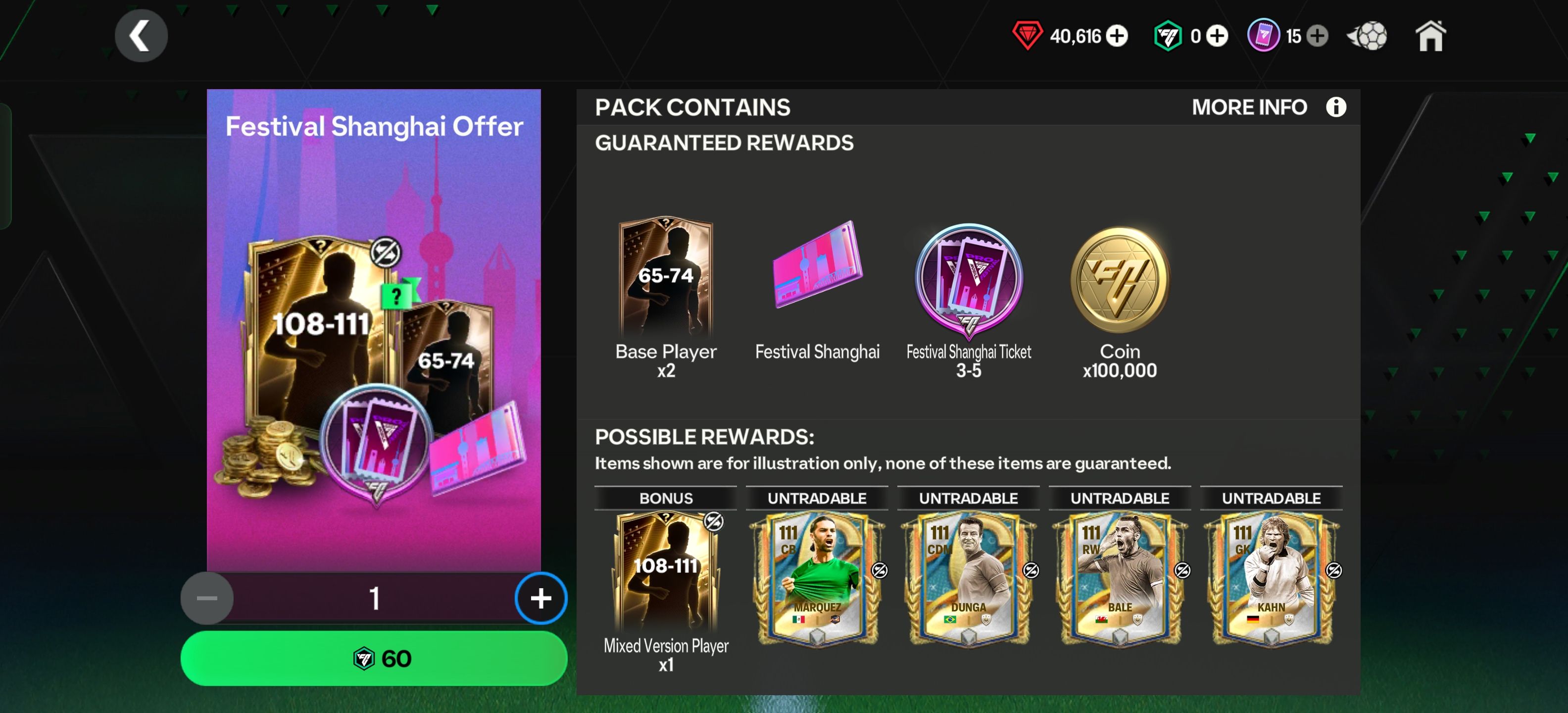Open the football match icon in the top bar
This screenshot has width=1568, height=713.
coord(1367,36)
